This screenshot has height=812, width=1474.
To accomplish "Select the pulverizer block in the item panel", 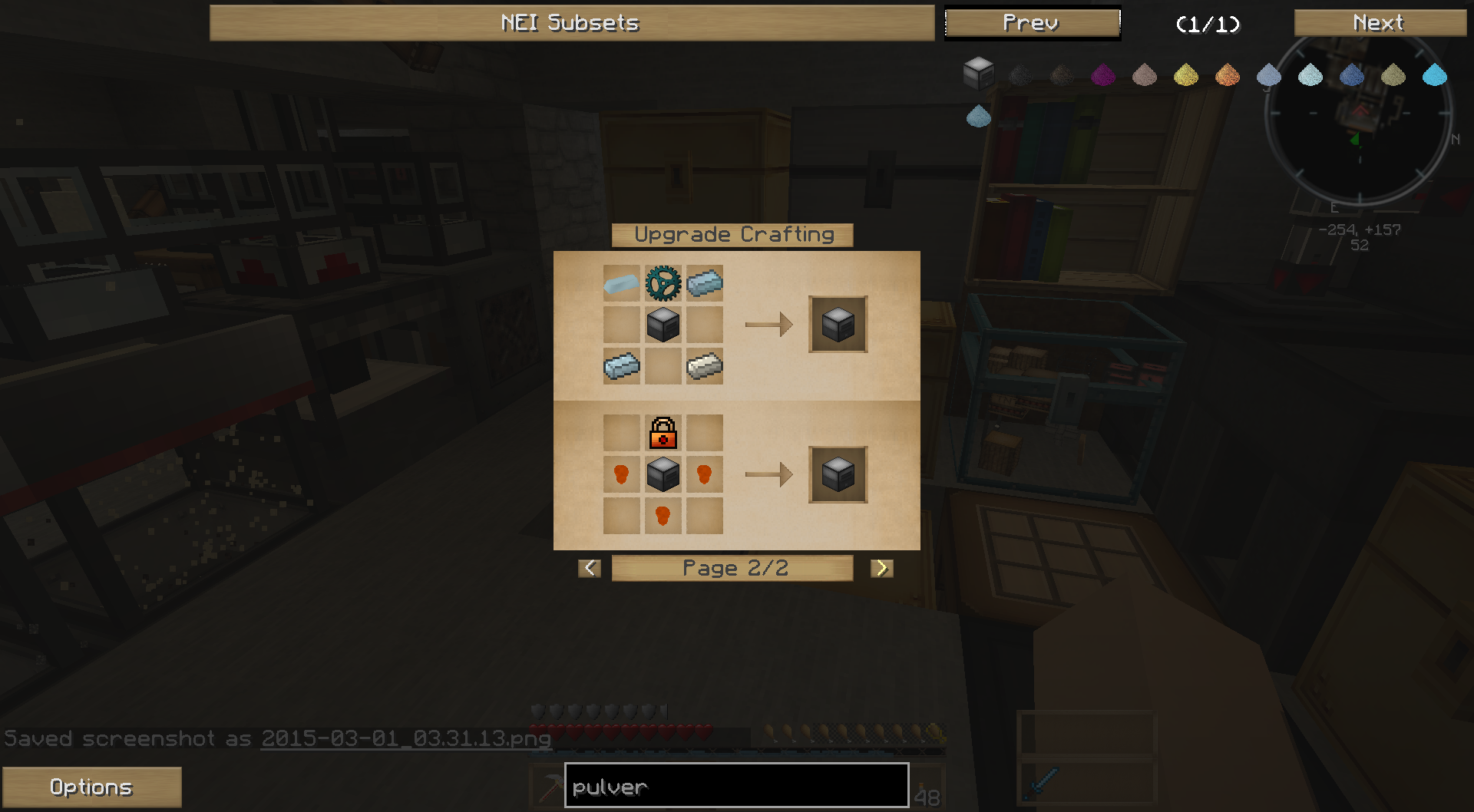I will click(x=979, y=74).
